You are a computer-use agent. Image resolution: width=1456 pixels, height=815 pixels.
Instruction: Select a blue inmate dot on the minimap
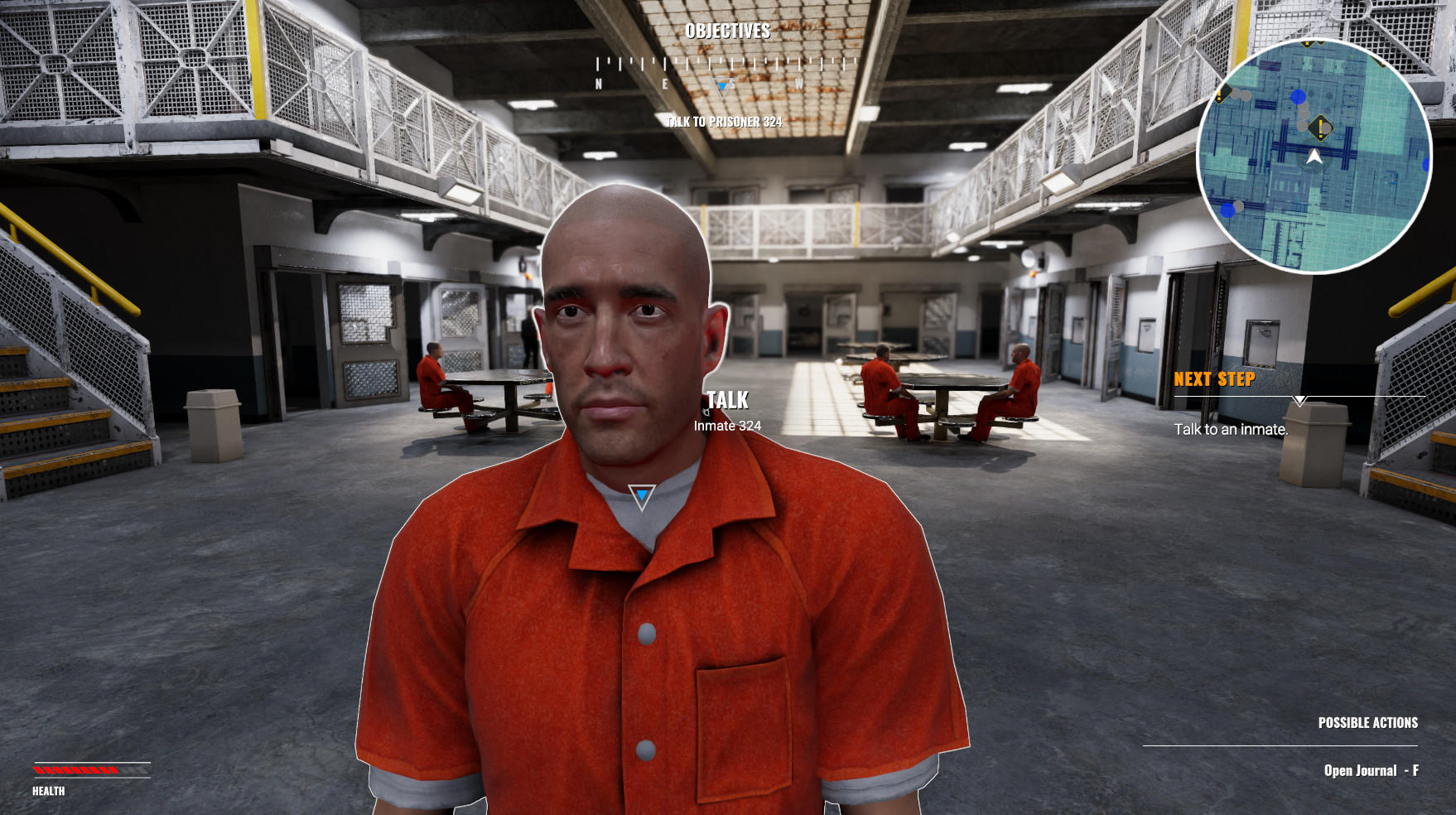point(1298,97)
